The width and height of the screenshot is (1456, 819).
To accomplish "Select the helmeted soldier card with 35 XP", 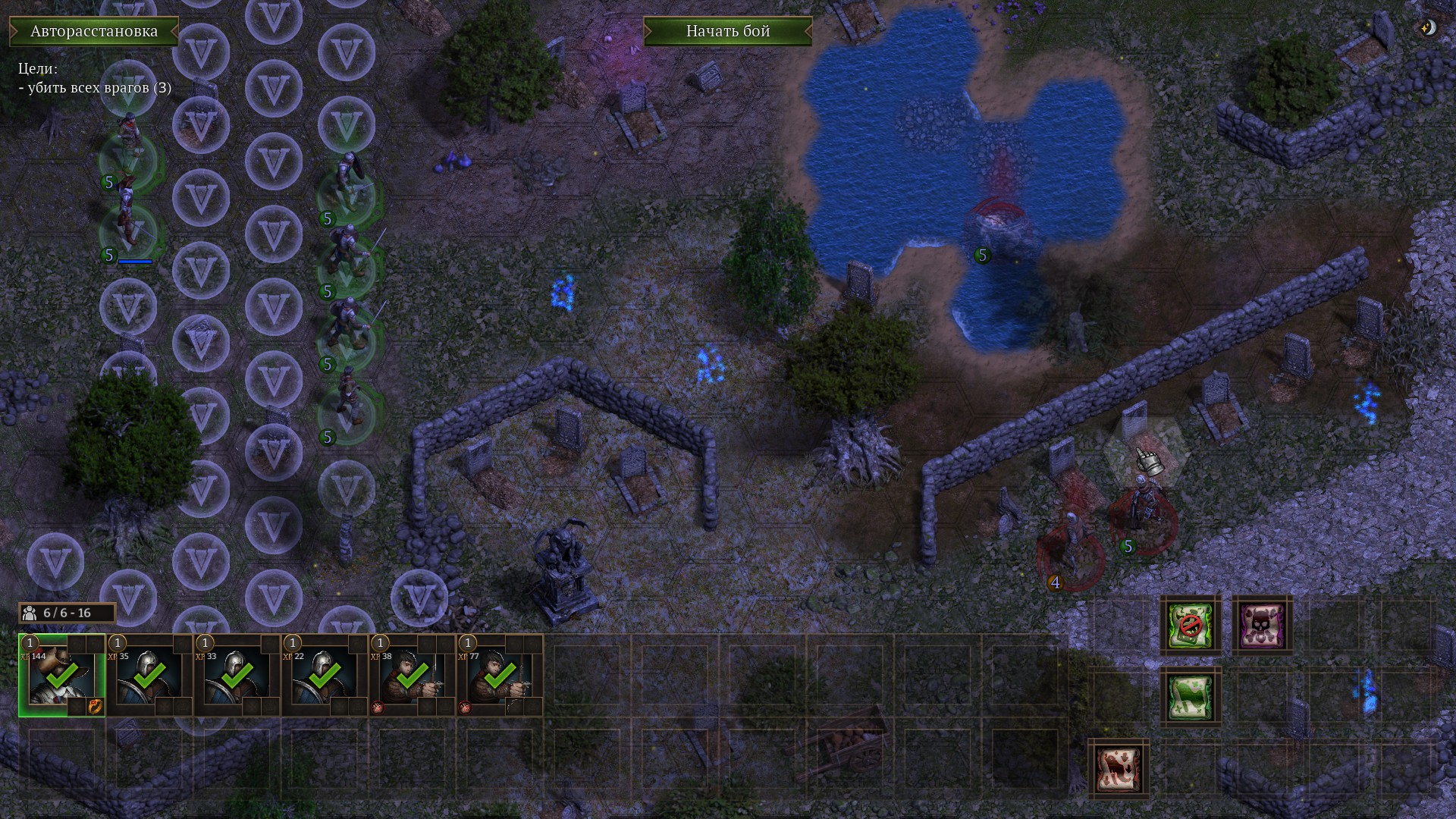I will click(149, 674).
